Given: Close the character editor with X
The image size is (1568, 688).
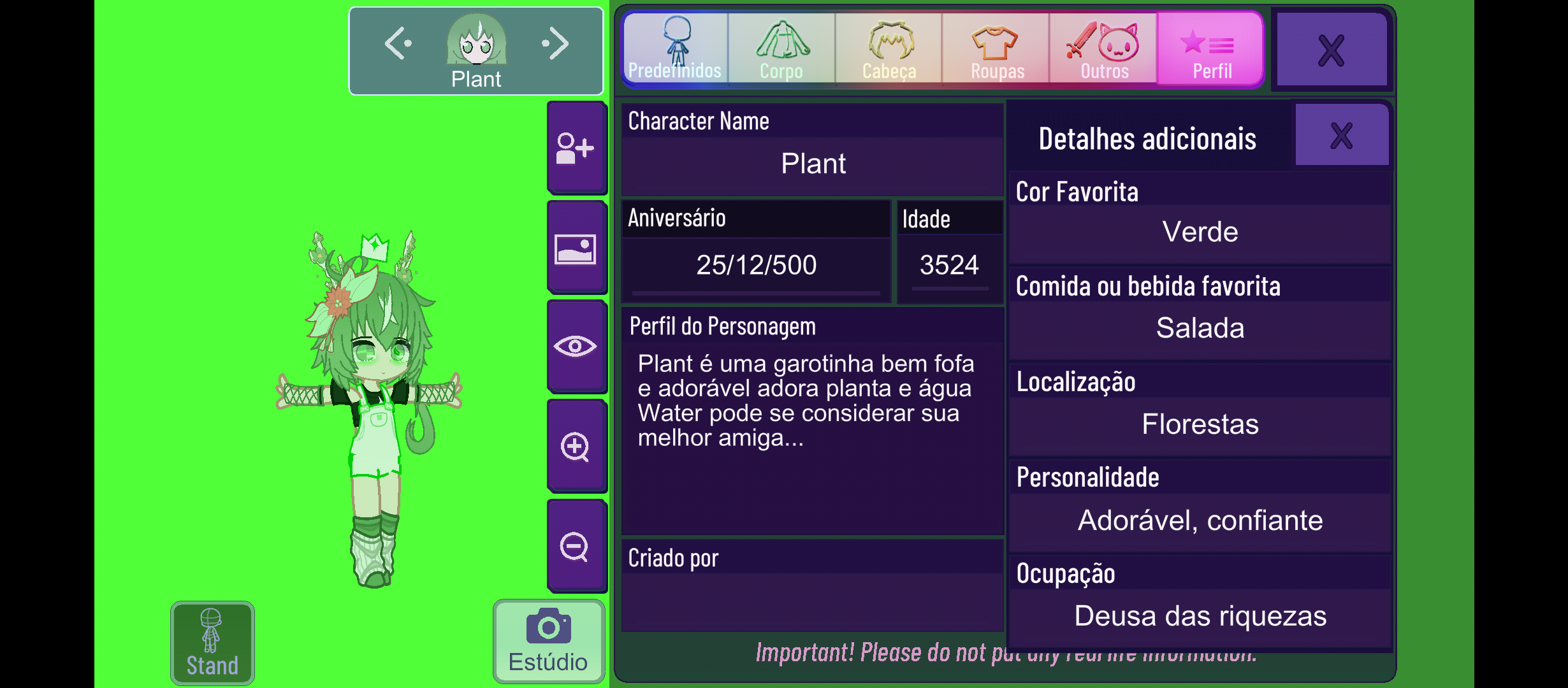Looking at the screenshot, I should pyautogui.click(x=1330, y=51).
